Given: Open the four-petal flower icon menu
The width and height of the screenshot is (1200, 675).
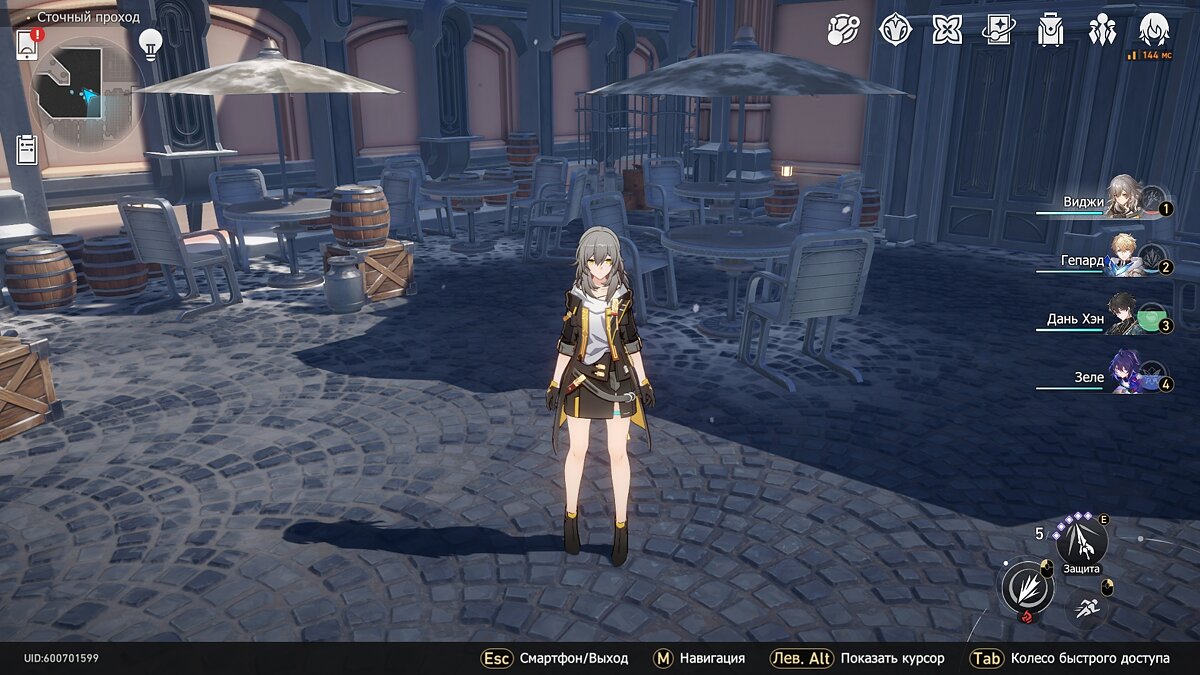Looking at the screenshot, I should click(947, 30).
